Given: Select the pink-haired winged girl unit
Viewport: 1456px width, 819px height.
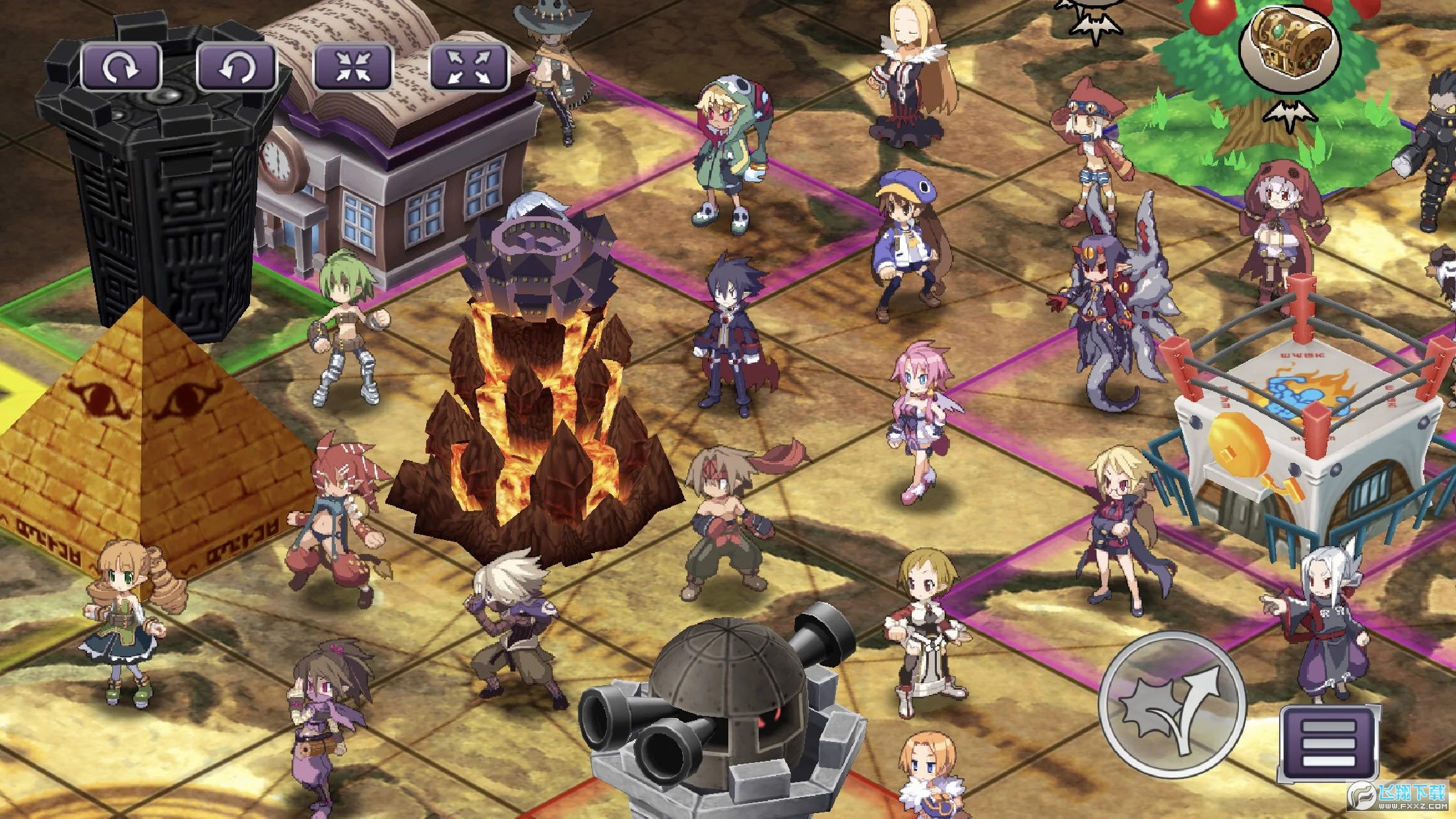Looking at the screenshot, I should (x=917, y=415).
